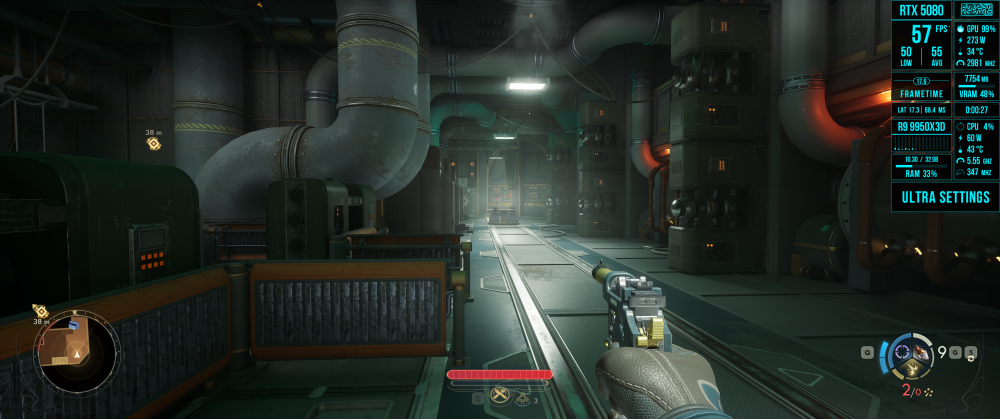The image size is (1000, 419).
Task: Choose the golden melee slot in the wheel
Action: (911, 367)
